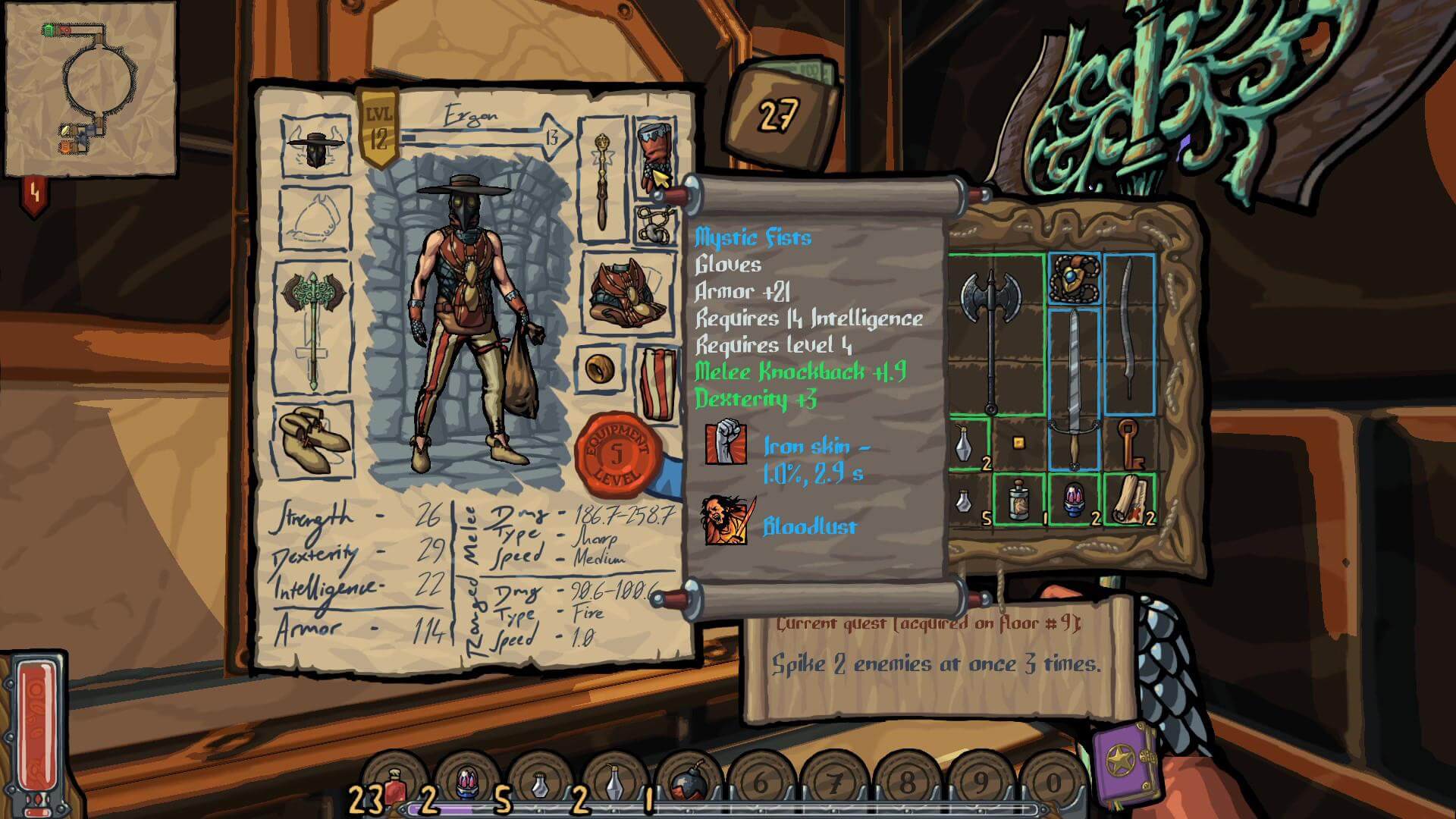The height and width of the screenshot is (819, 1456).
Task: Select the copper key in inventory
Action: (1129, 443)
